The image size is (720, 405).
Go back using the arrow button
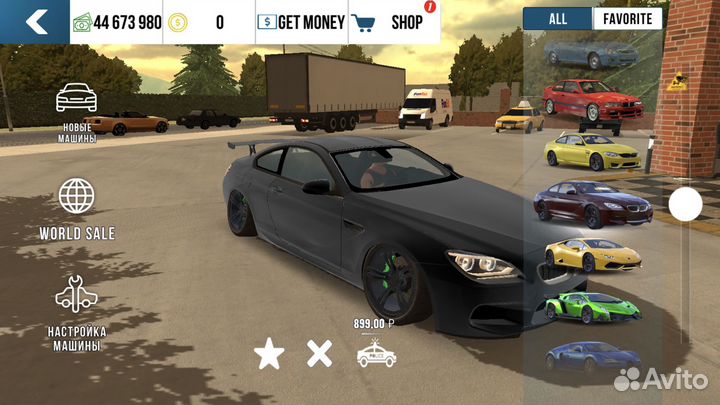(35, 21)
